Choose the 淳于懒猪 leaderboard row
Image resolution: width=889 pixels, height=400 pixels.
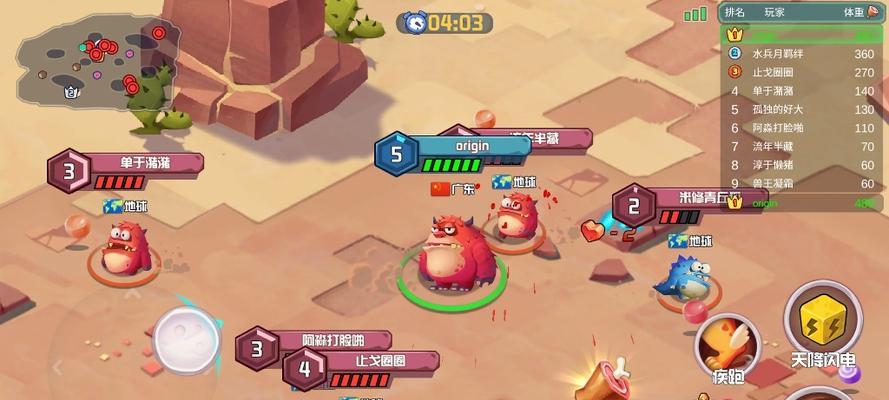pyautogui.click(x=800, y=164)
